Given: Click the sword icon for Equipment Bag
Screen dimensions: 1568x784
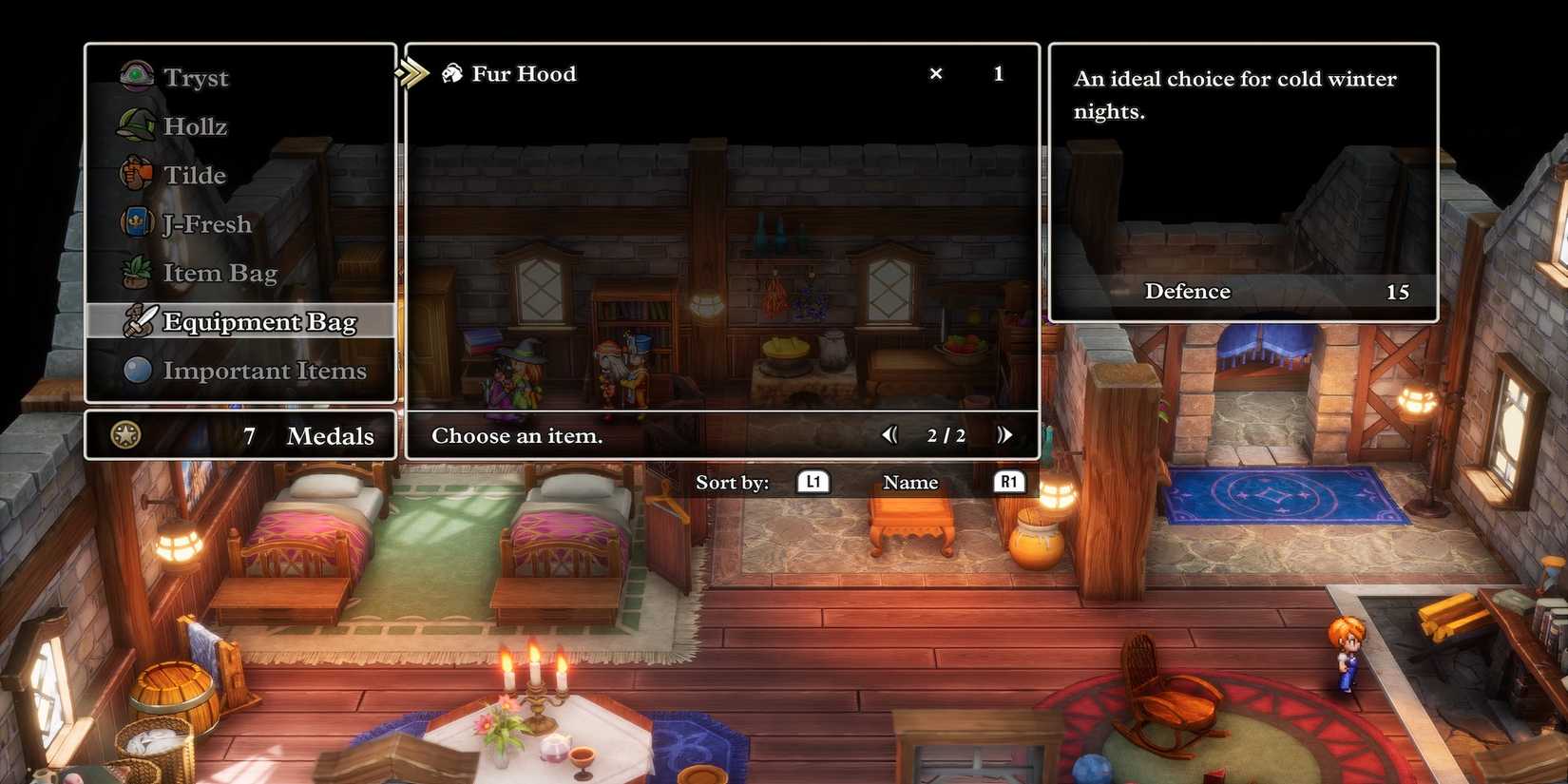Looking at the screenshot, I should tap(140, 322).
